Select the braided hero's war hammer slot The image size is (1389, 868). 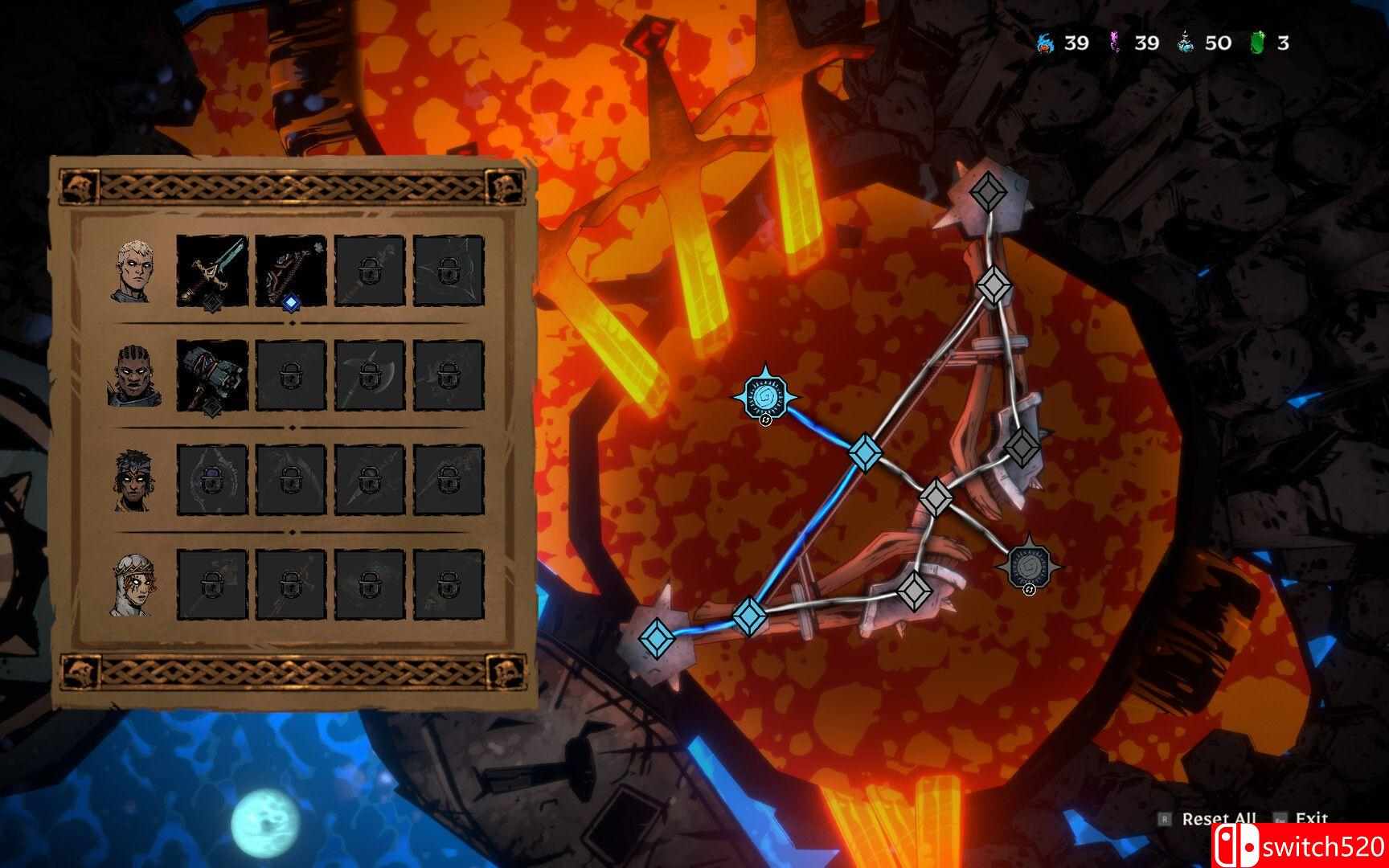[211, 375]
